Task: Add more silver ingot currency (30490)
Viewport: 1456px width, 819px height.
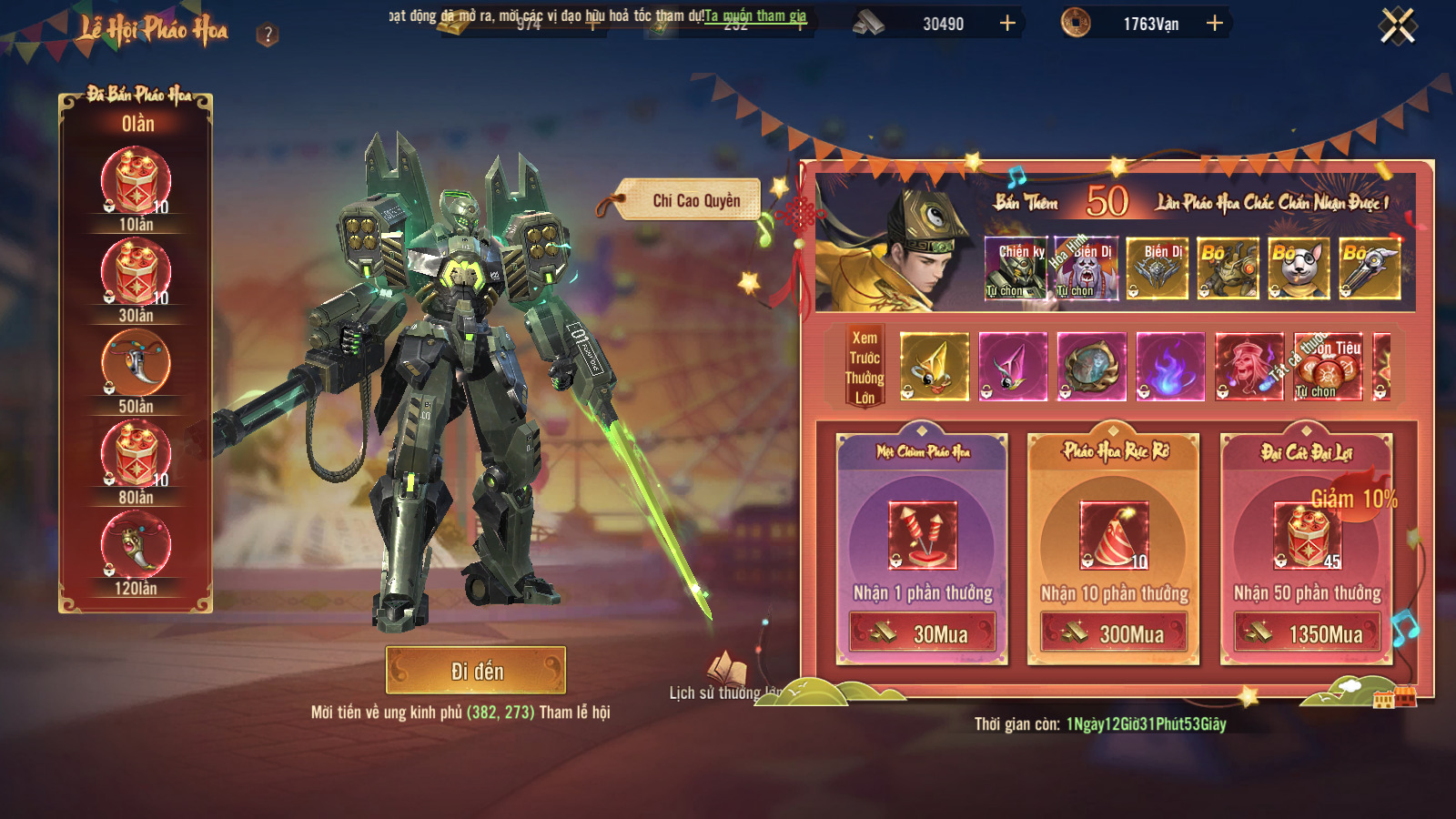Action: coord(1007,24)
